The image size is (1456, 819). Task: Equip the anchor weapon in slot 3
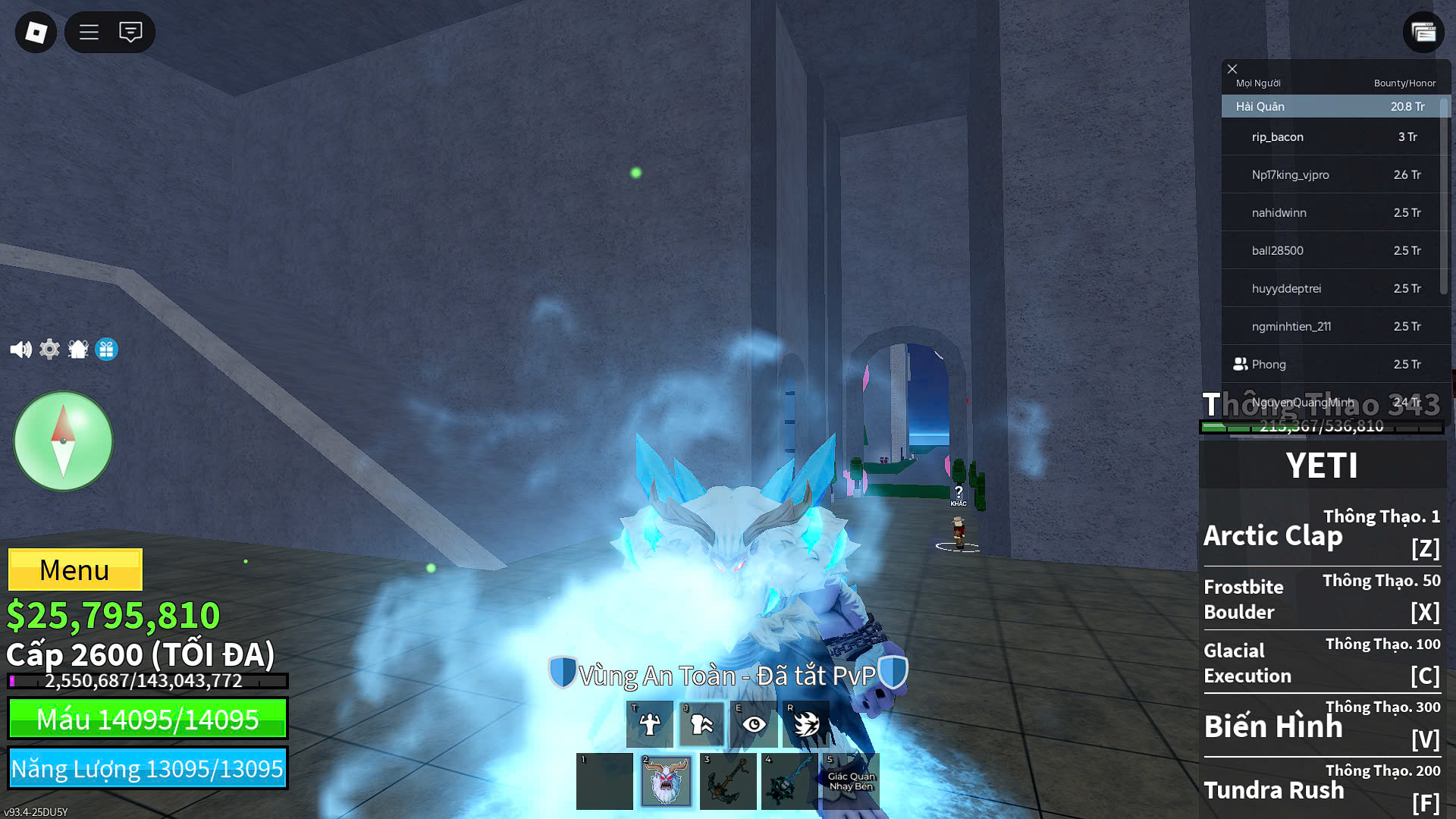point(727,781)
